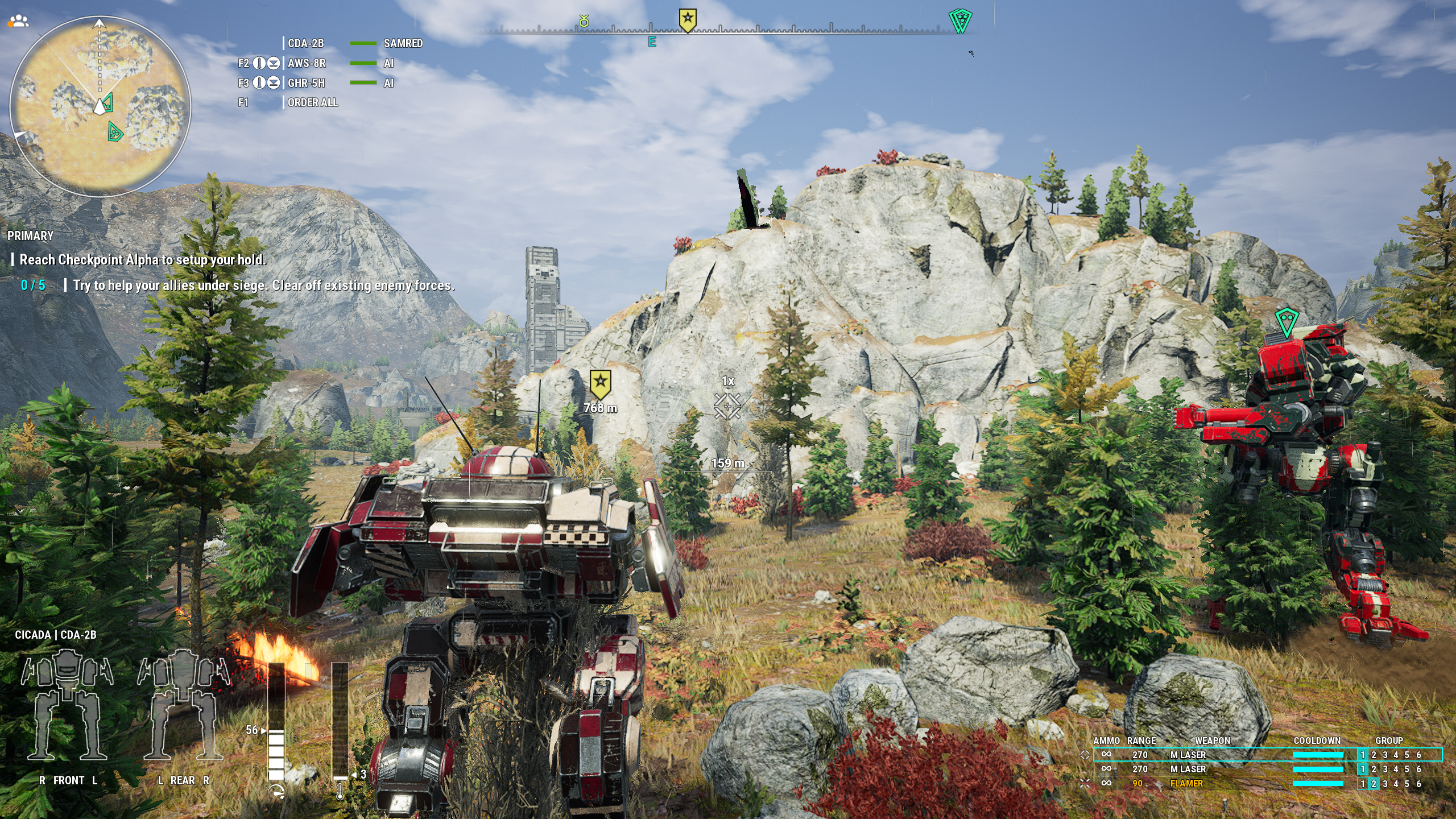This screenshot has width=1456, height=819.
Task: Select the yellow star marker on the compass
Action: [x=688, y=19]
